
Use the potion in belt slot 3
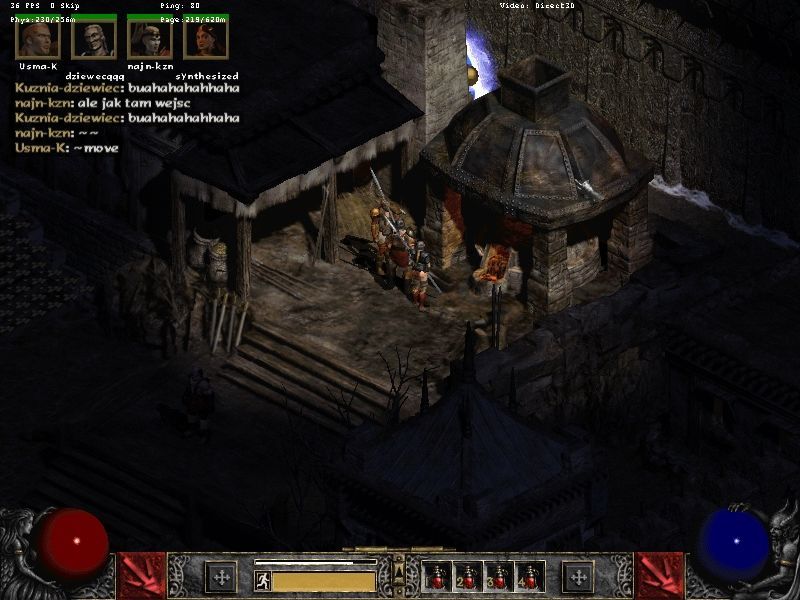499,577
